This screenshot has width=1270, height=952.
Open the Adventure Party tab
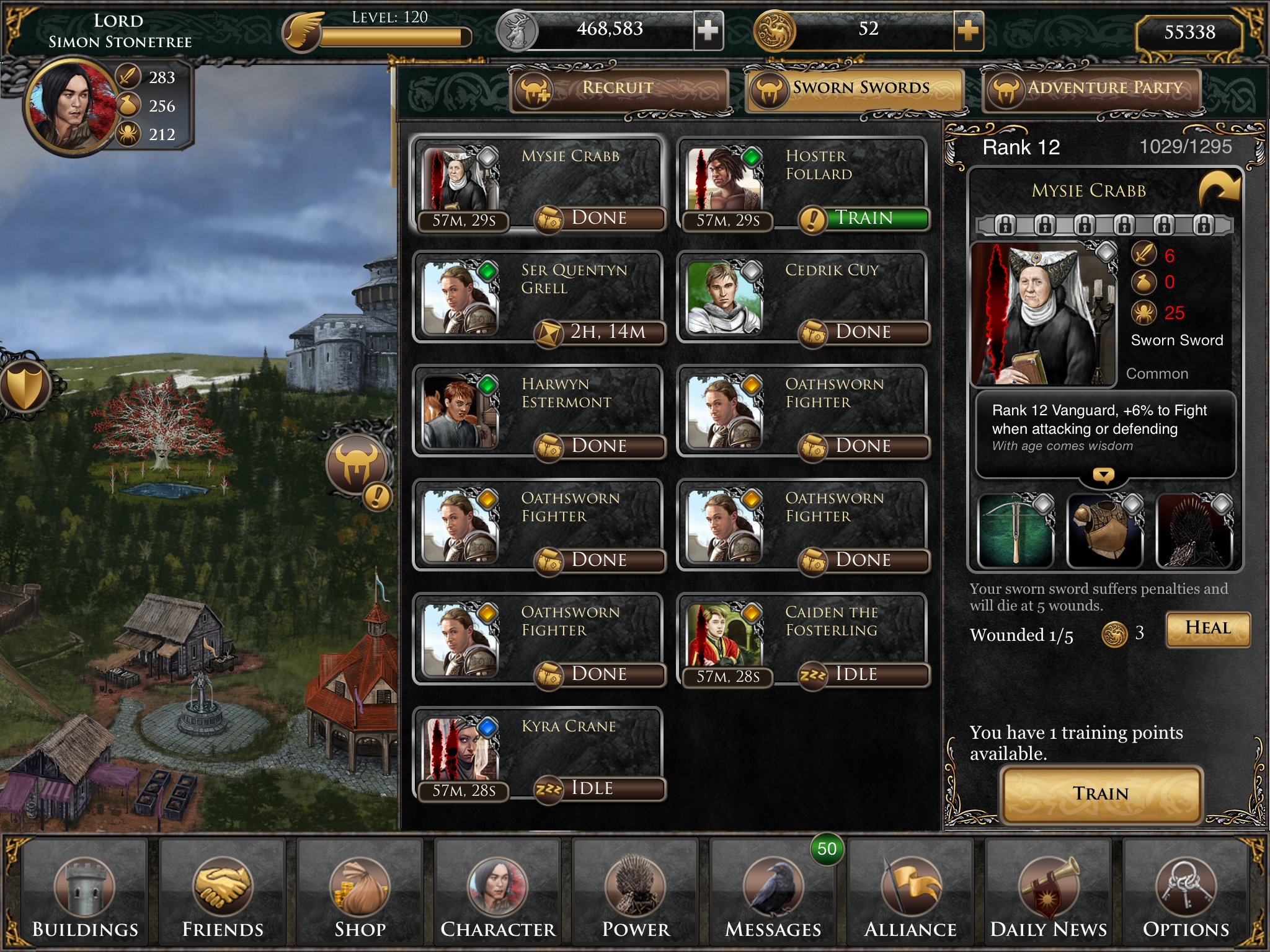1093,89
